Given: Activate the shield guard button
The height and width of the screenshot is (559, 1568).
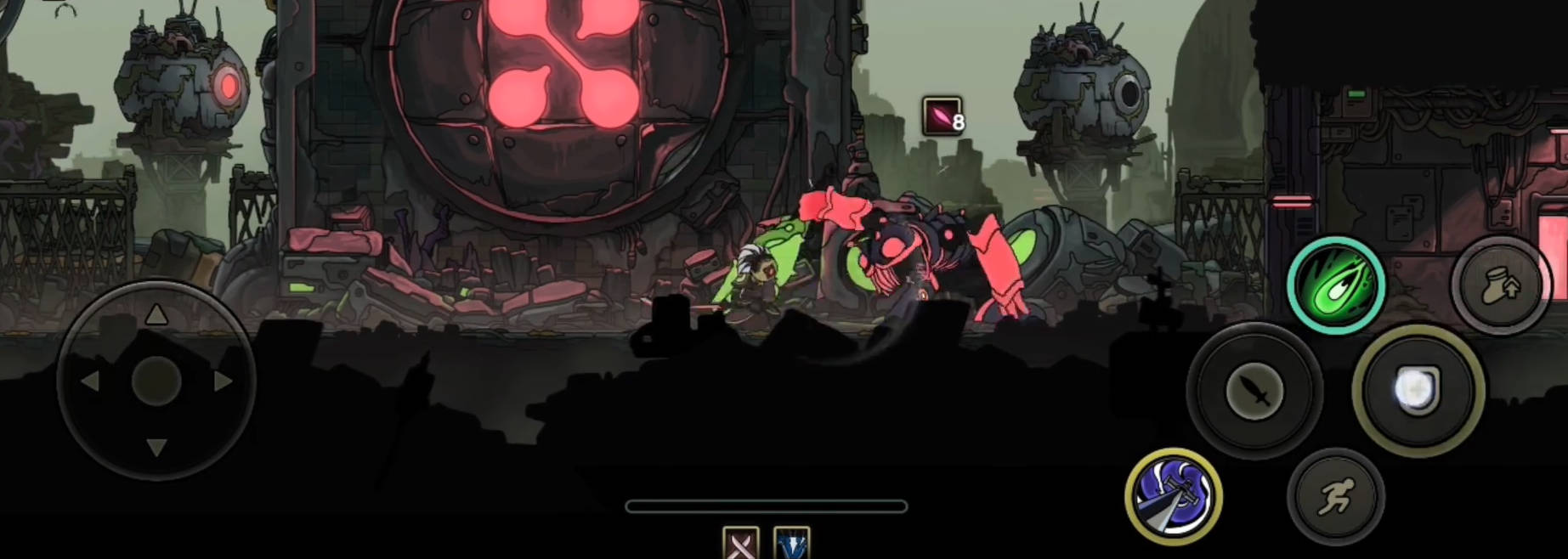Looking at the screenshot, I should 1418,392.
